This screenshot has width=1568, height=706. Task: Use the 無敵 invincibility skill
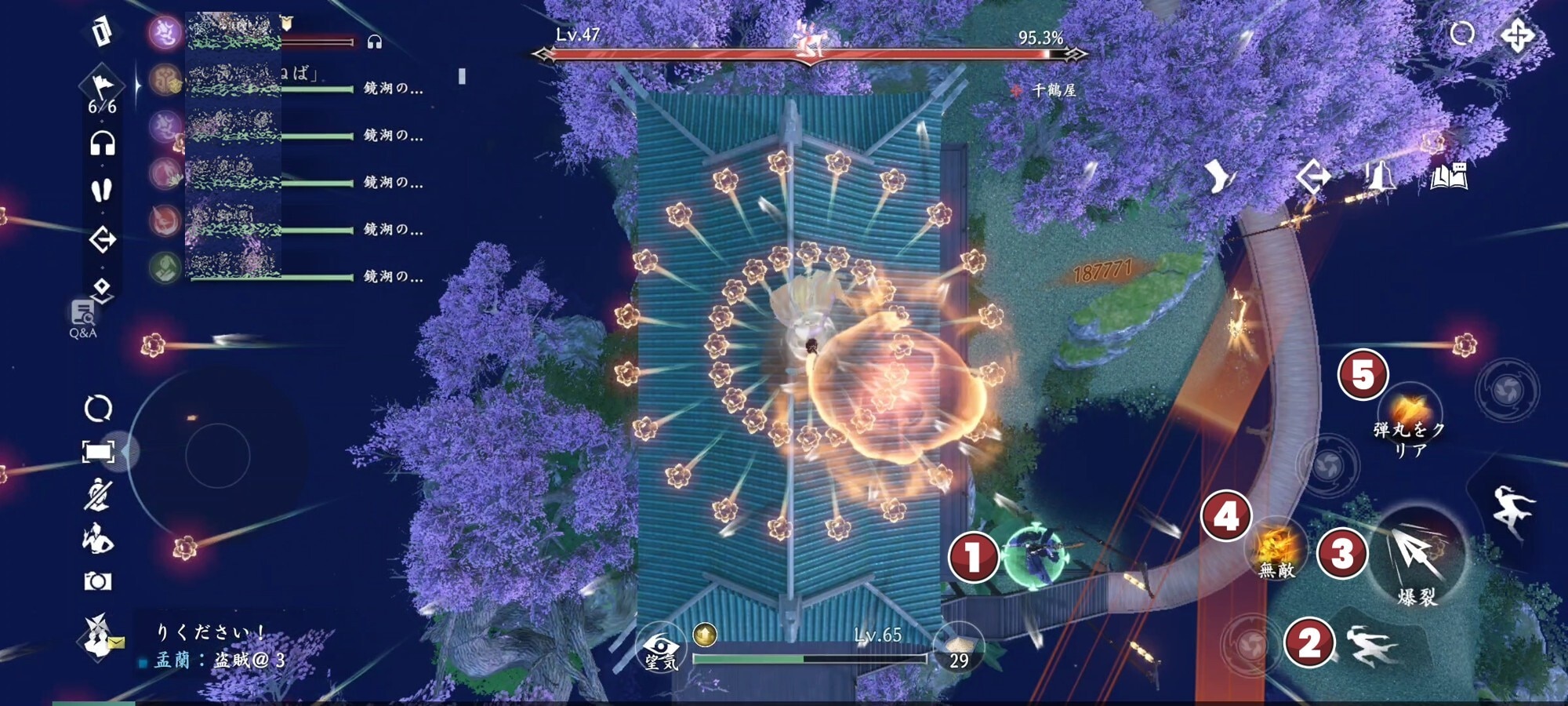click(1276, 548)
